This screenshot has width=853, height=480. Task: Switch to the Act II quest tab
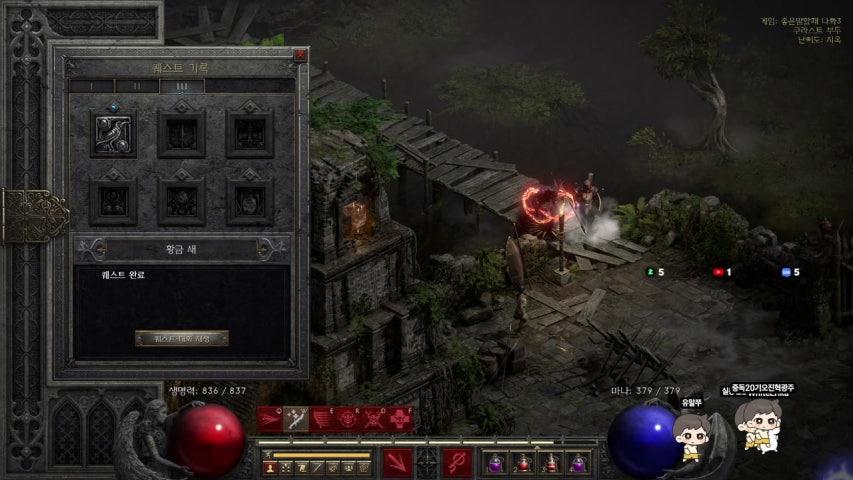click(137, 87)
